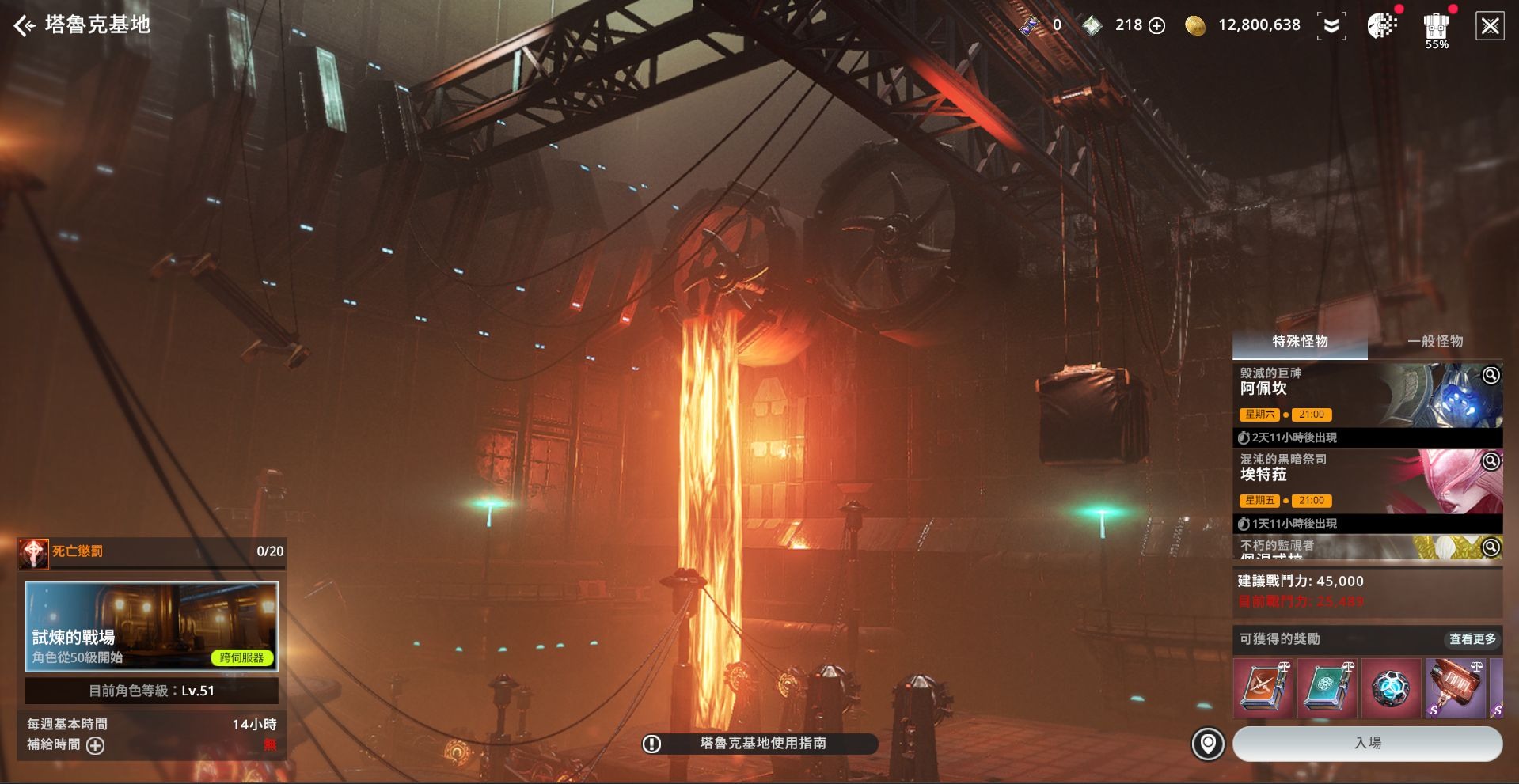
Task: Open the map location pin button
Action: coord(1208,744)
